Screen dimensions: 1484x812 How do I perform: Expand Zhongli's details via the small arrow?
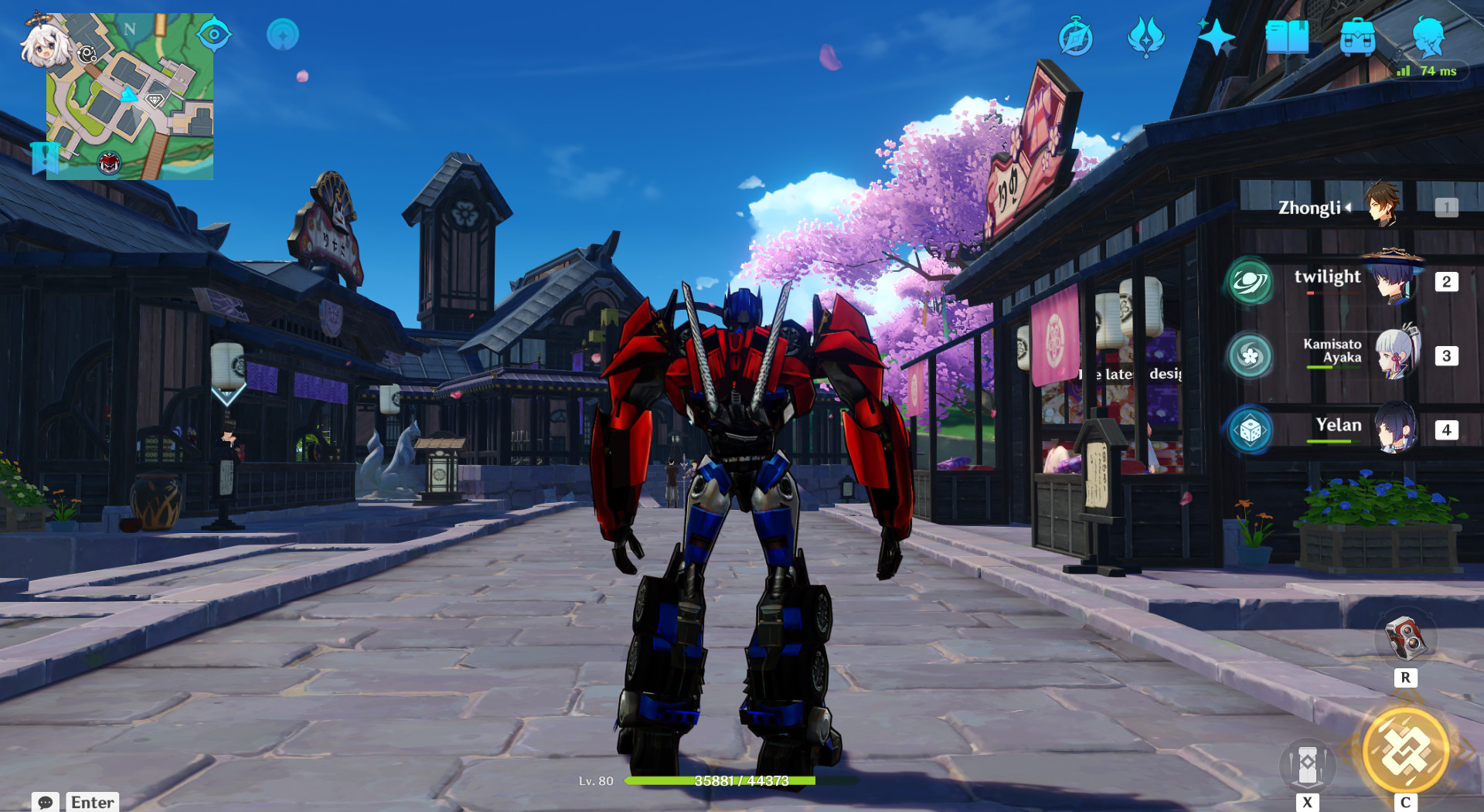coord(1347,208)
